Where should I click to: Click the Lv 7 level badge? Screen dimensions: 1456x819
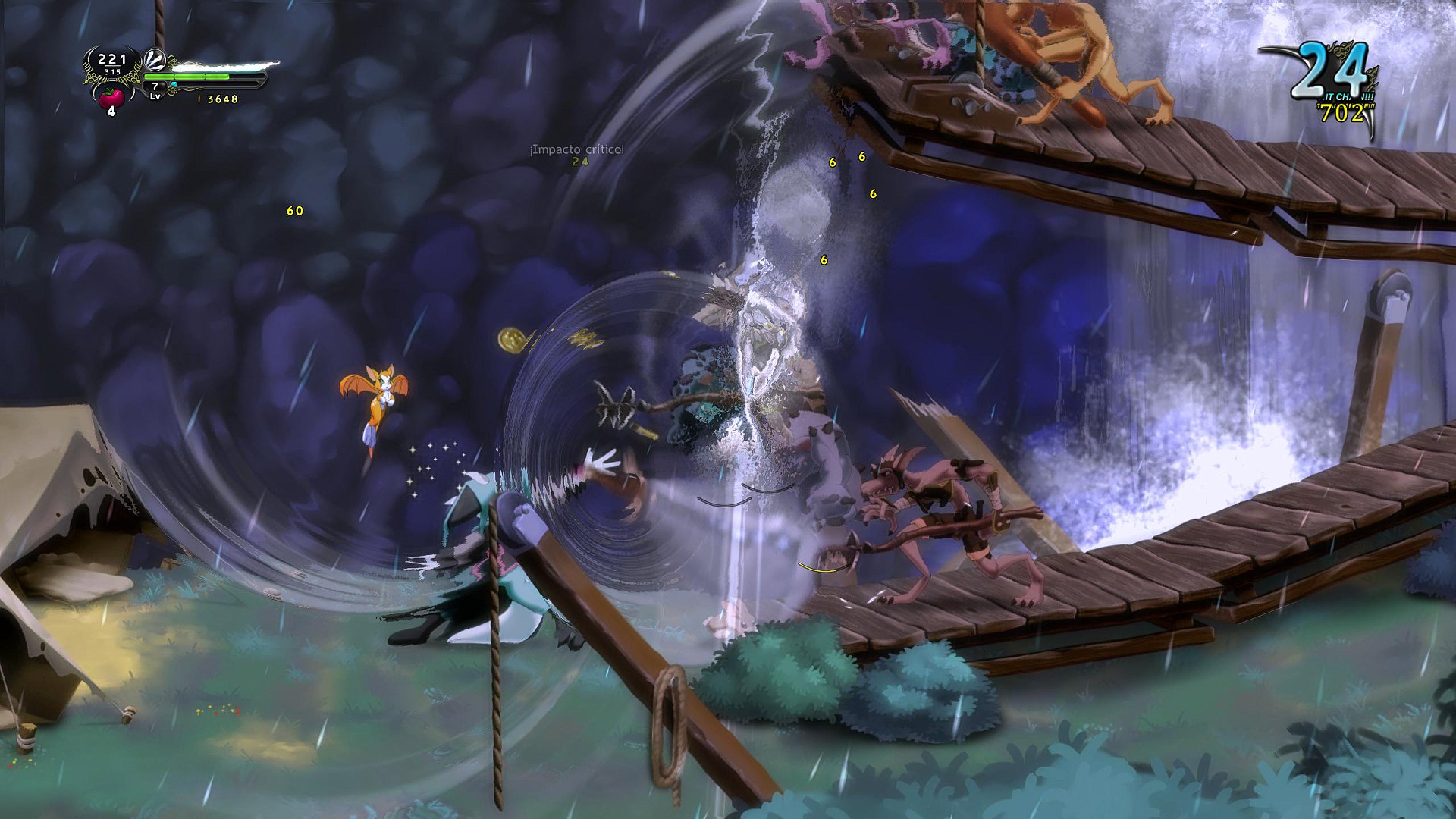(x=155, y=91)
